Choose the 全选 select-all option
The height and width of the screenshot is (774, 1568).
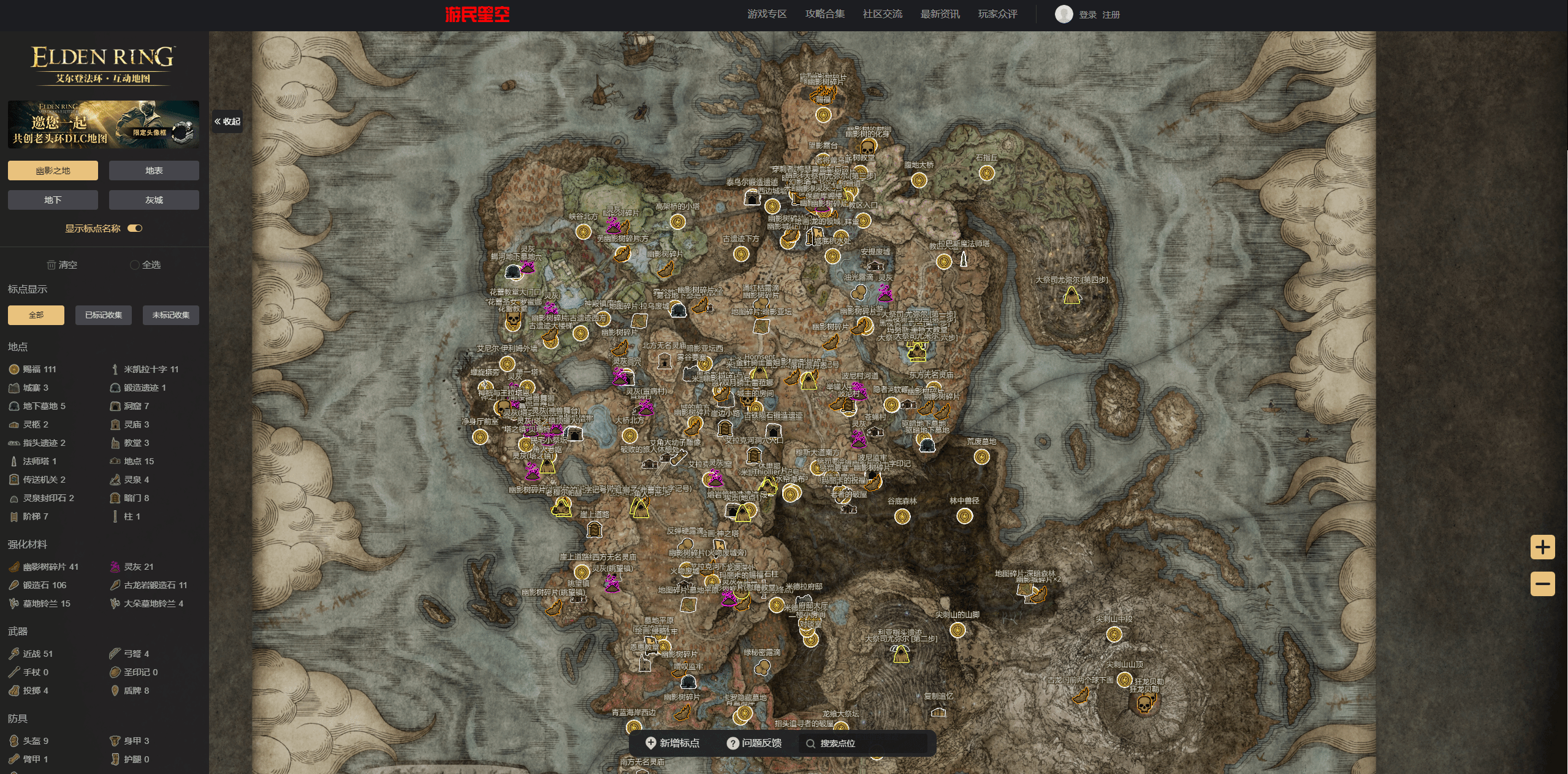pyautogui.click(x=145, y=265)
